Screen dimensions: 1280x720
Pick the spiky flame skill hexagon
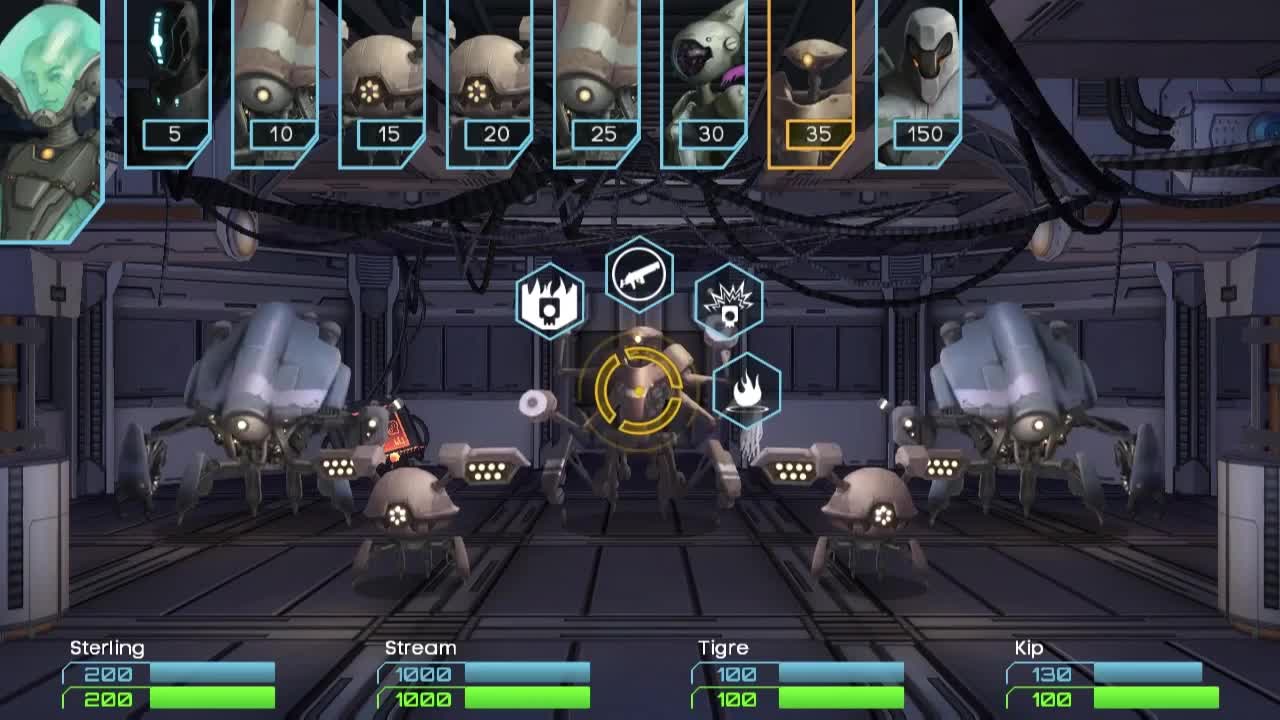point(550,301)
